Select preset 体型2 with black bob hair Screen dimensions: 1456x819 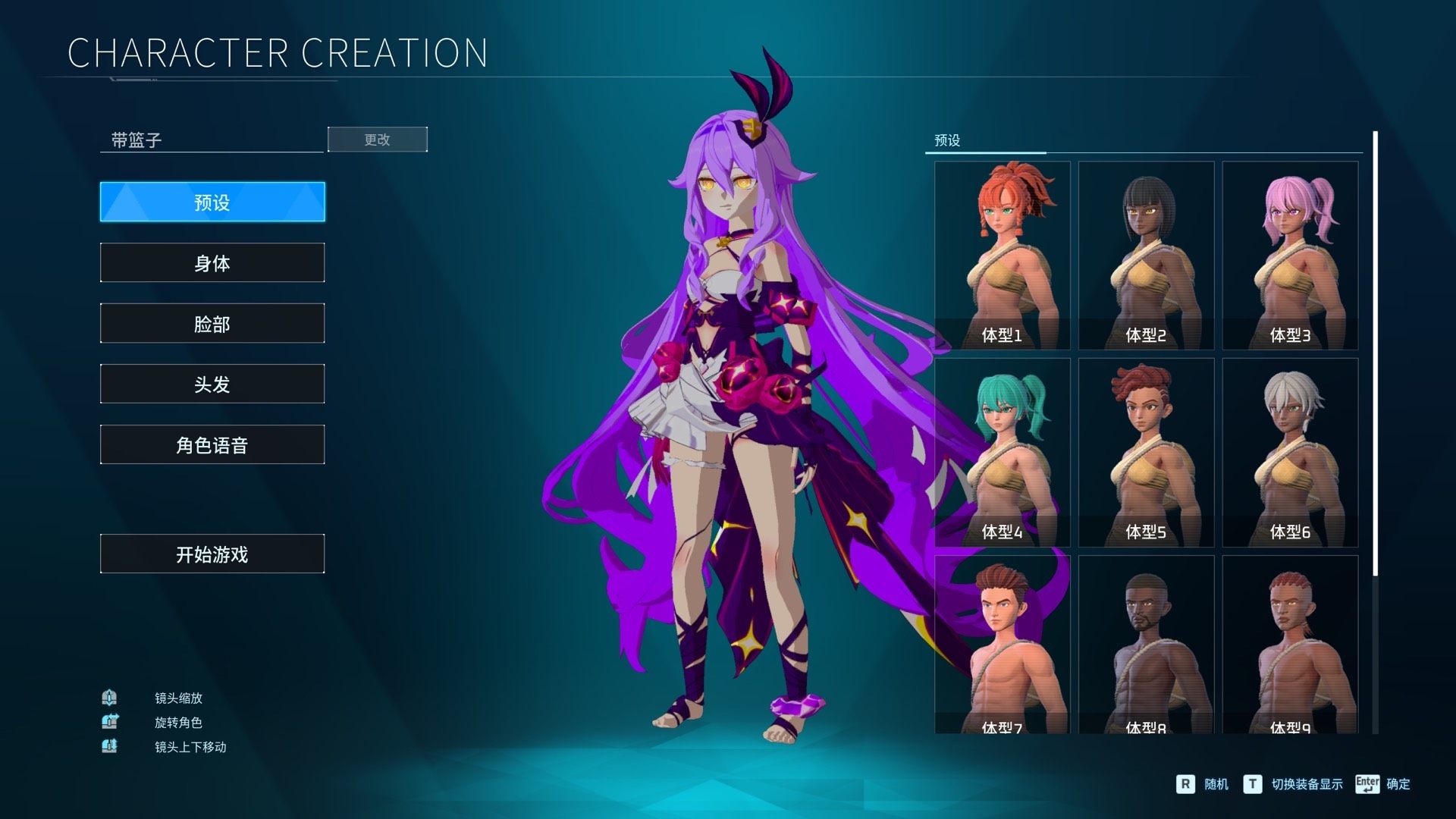[1146, 255]
